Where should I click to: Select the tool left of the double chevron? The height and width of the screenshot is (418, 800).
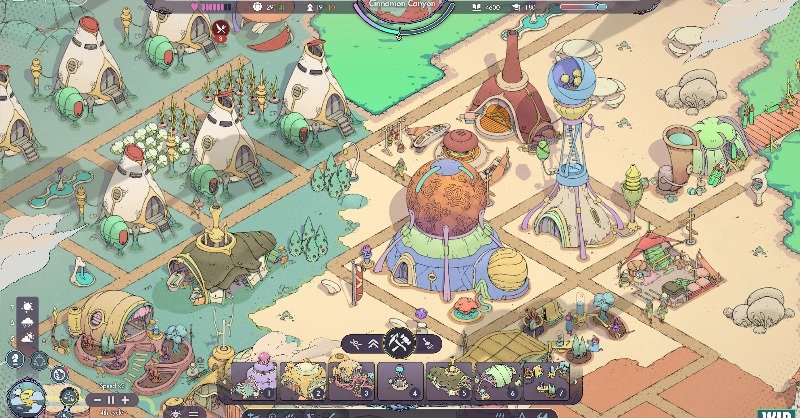pos(353,343)
